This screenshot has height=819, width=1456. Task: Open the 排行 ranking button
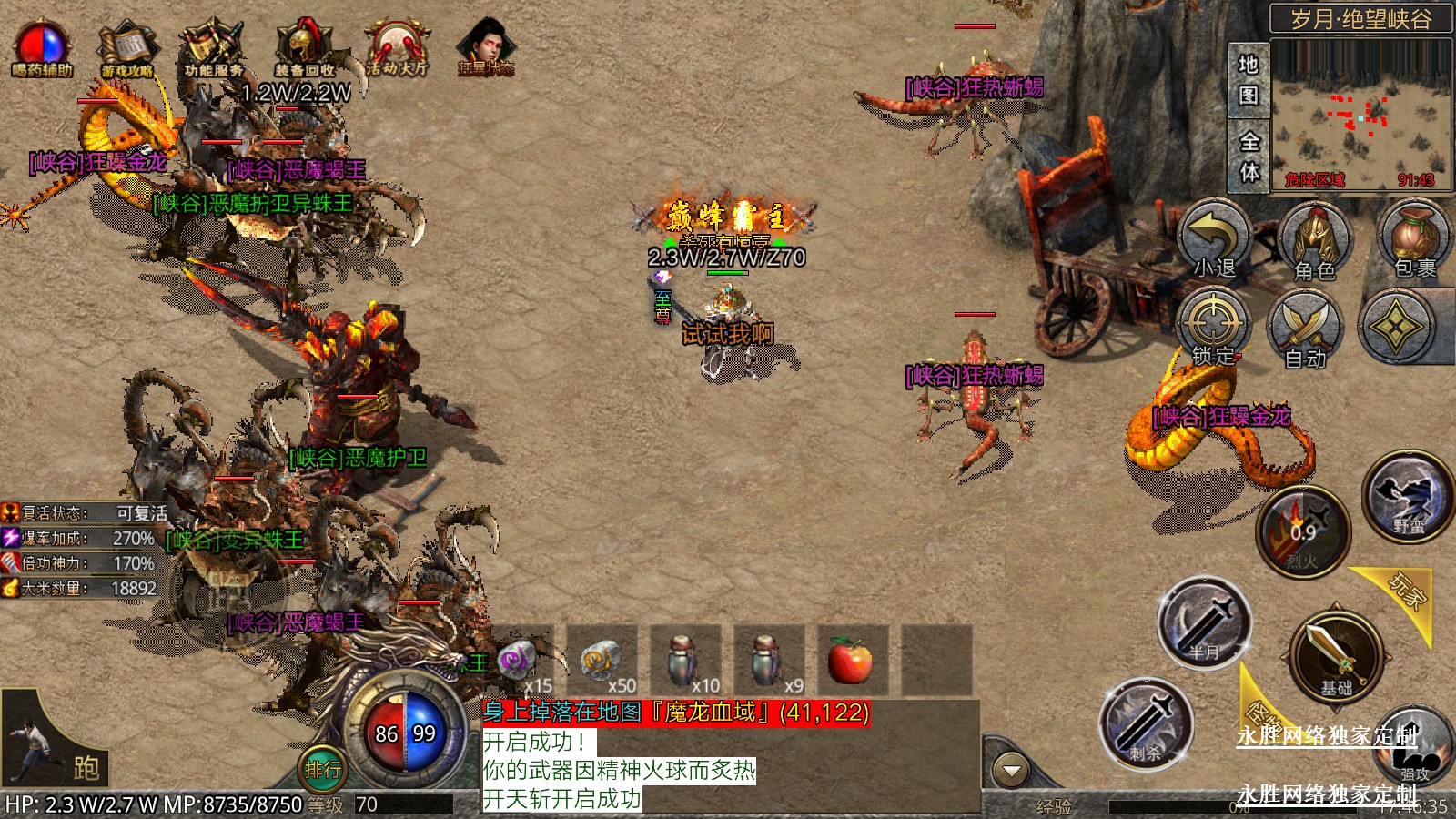click(x=323, y=770)
